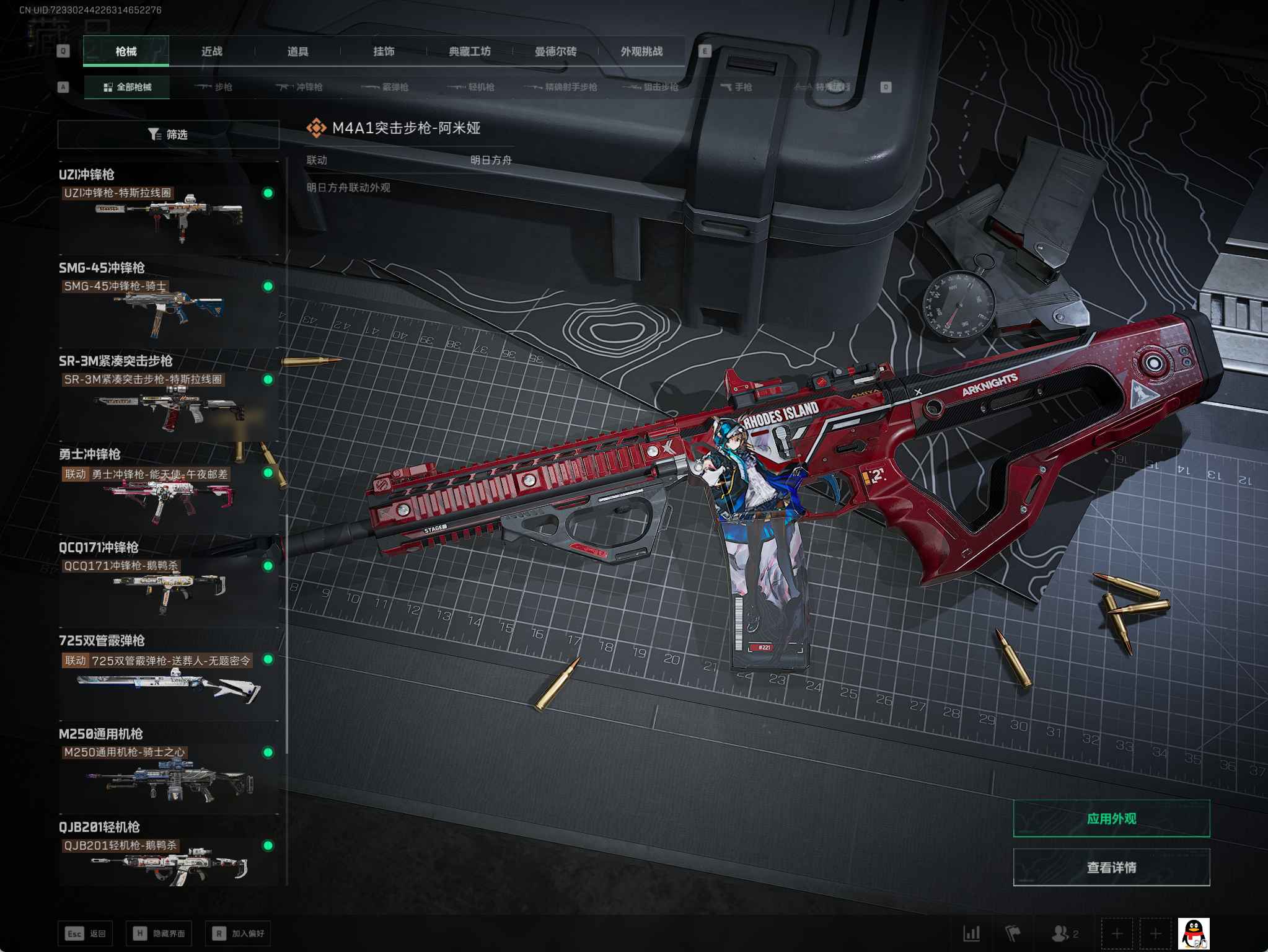This screenshot has width=1268, height=952.
Task: Choose the SMG-45冲锋枪 骑士 skin
Action: (169, 307)
